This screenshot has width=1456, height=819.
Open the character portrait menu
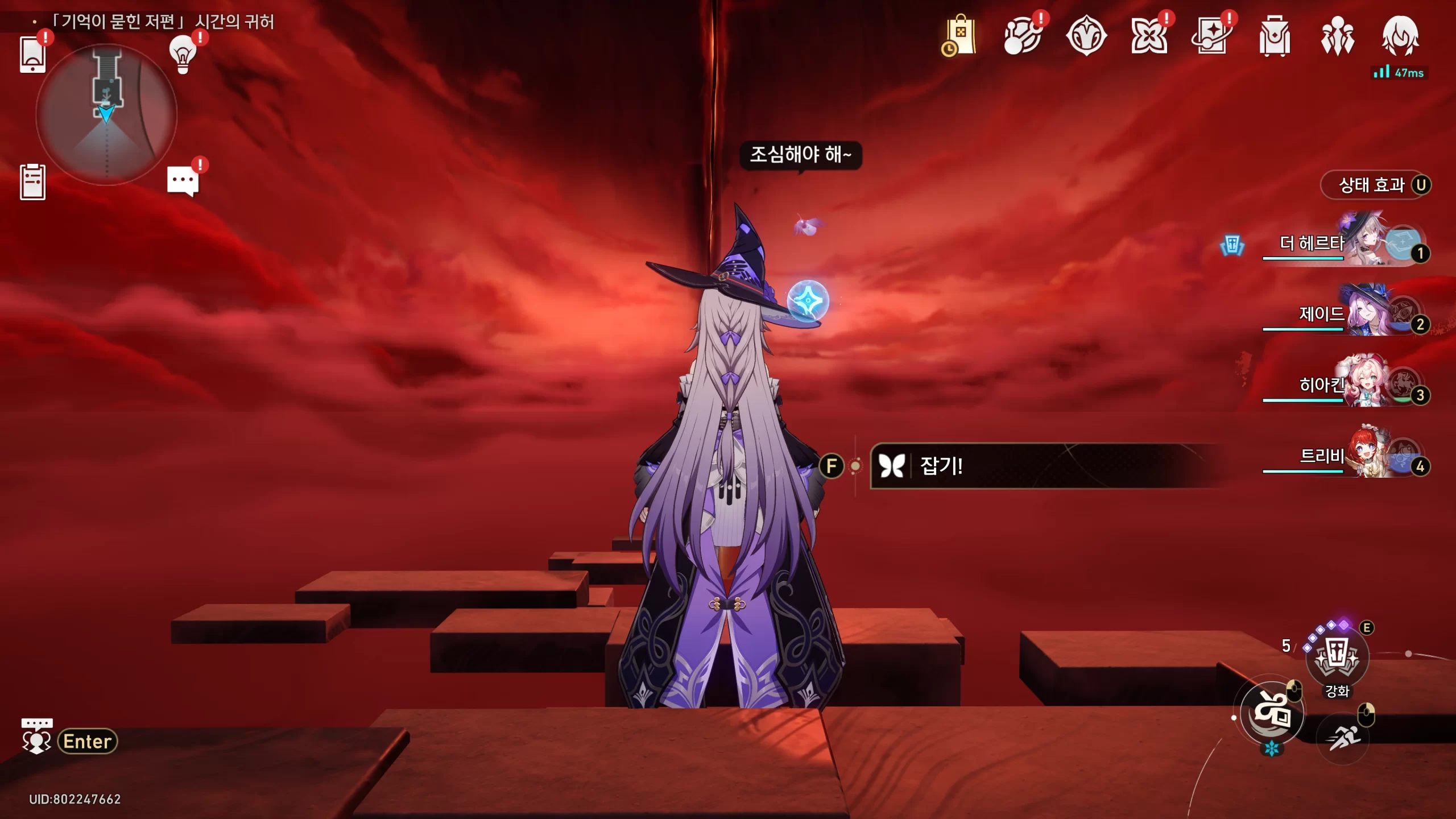tap(1400, 36)
